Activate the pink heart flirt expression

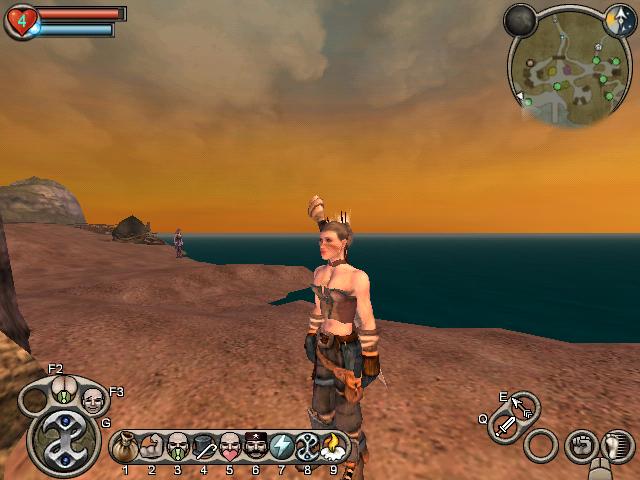point(230,446)
